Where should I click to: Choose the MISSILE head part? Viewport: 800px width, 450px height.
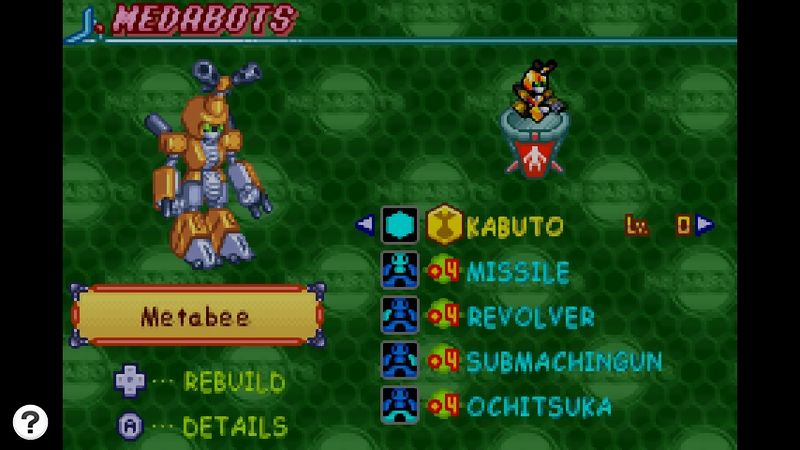click(x=518, y=272)
